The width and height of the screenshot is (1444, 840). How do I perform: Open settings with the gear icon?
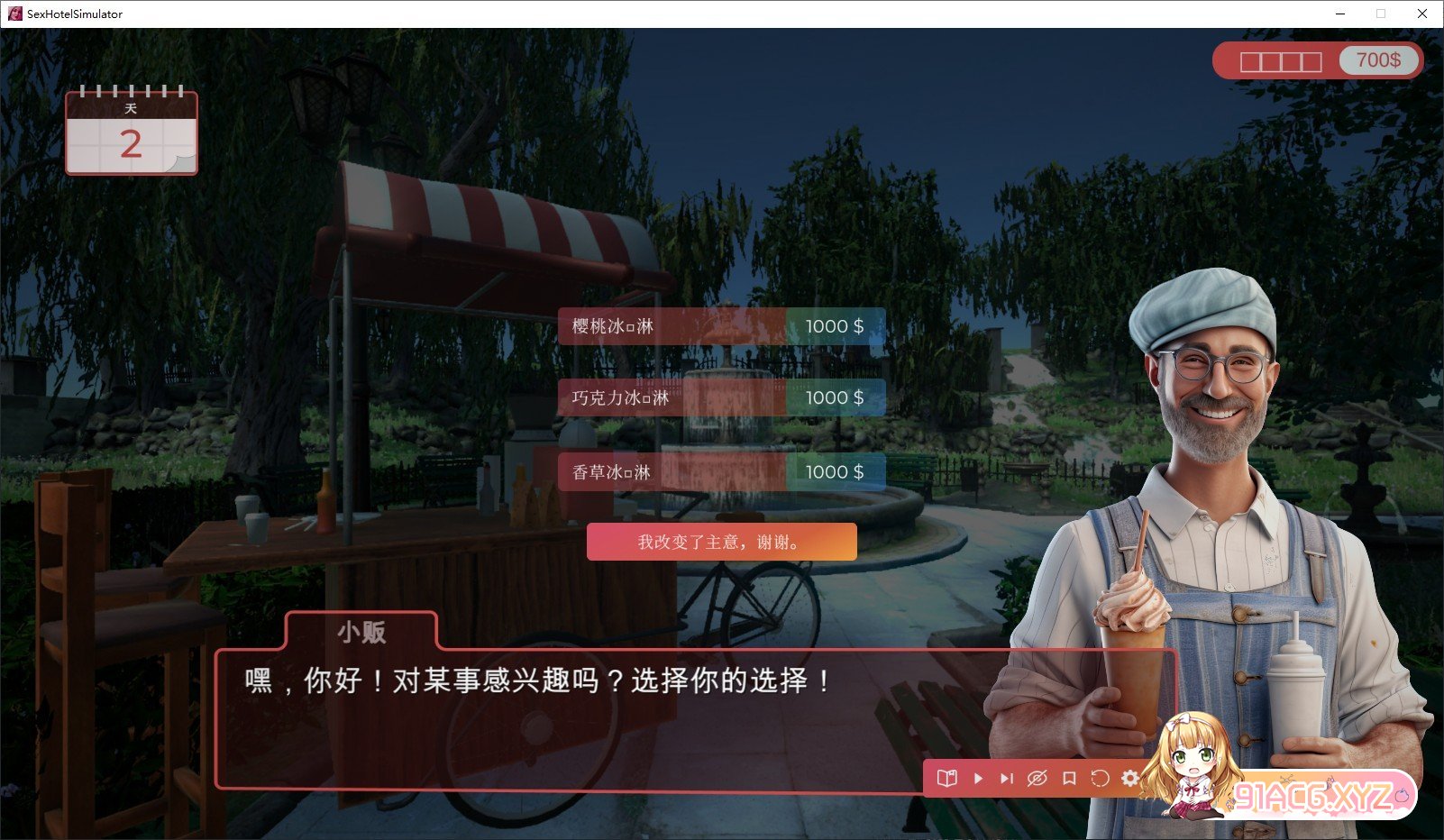[1130, 778]
